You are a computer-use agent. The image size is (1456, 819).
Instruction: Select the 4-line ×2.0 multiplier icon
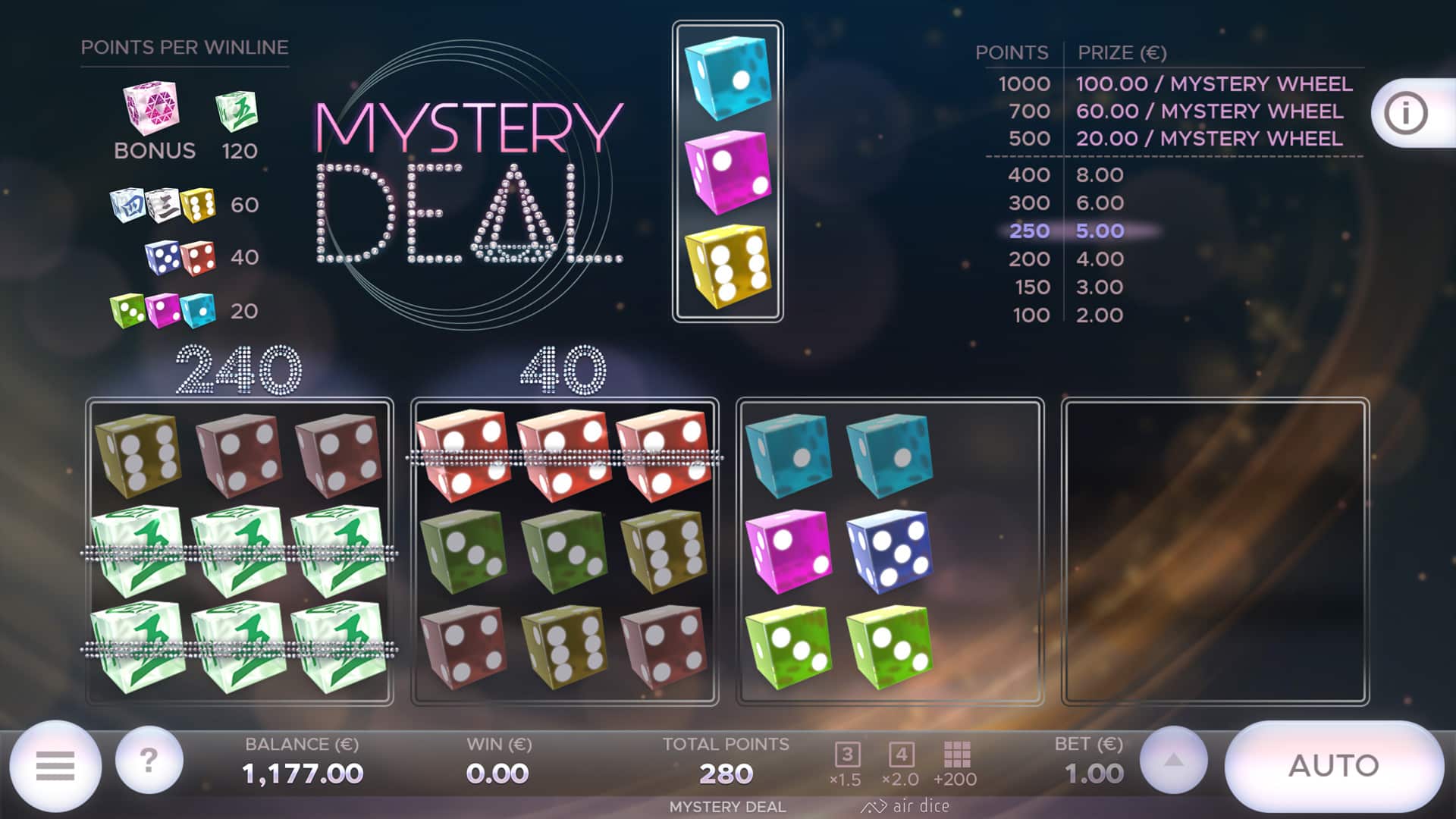(902, 755)
